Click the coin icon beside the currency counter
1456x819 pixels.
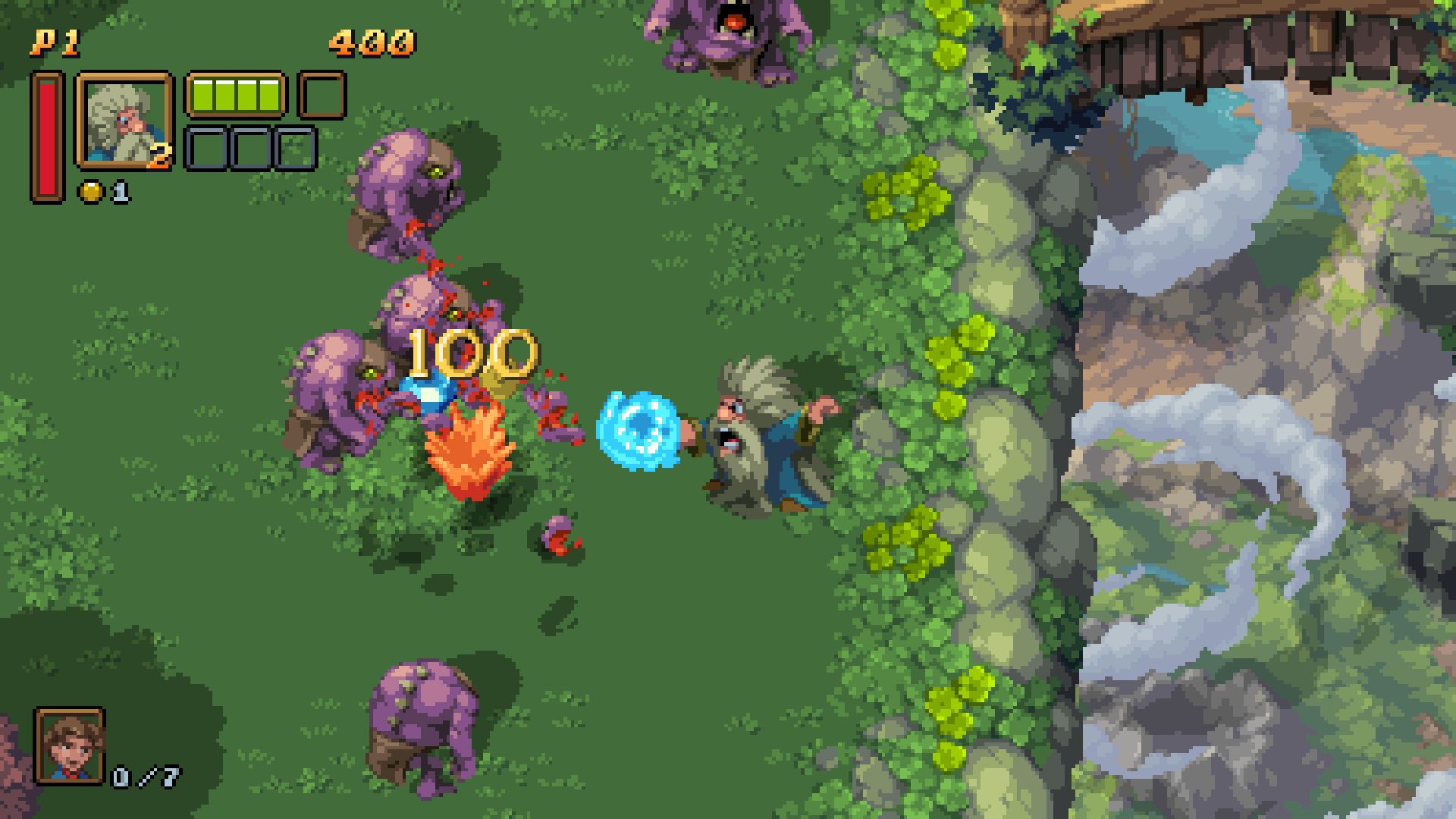[89, 190]
